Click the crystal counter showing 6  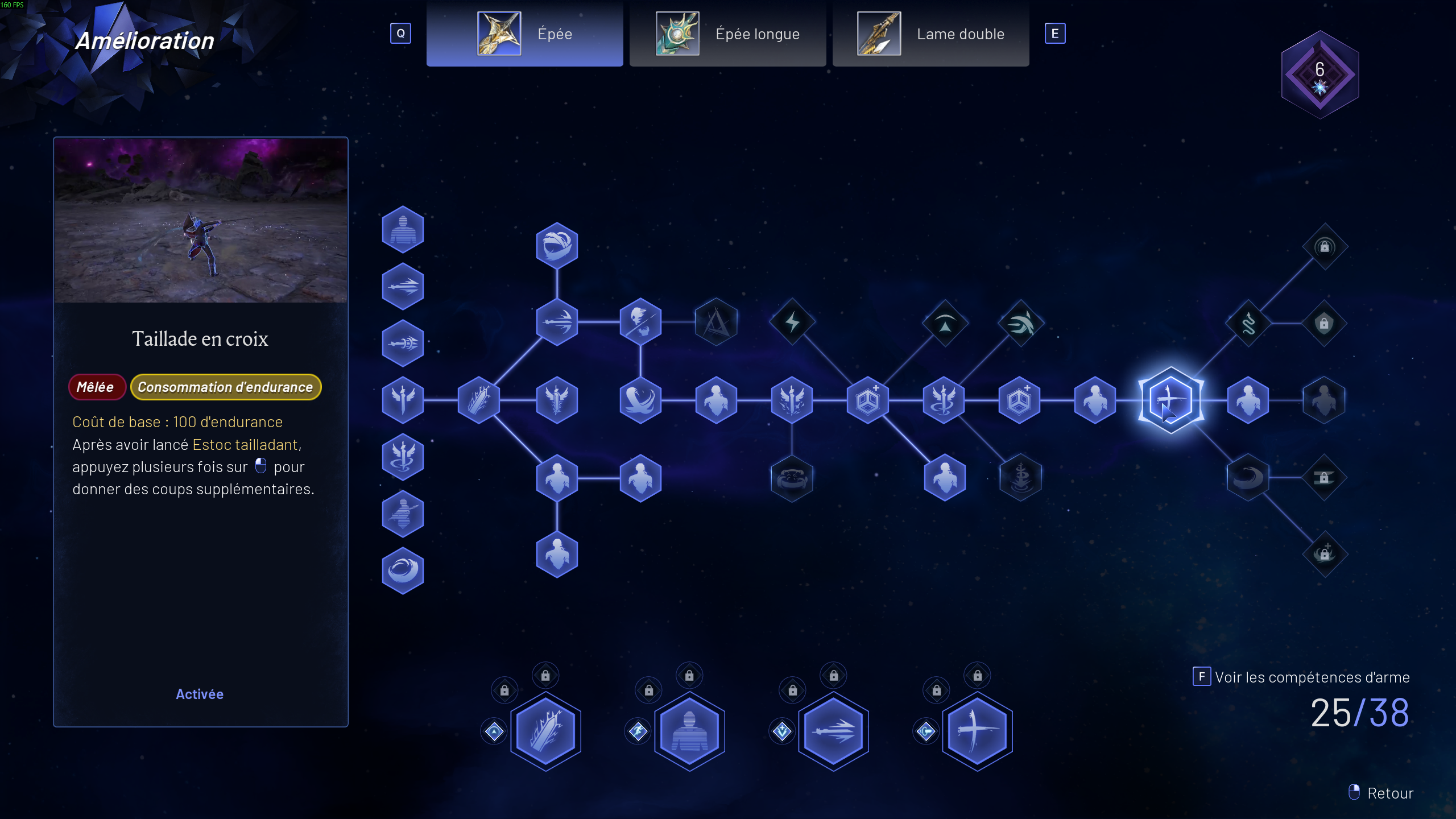tap(1319, 74)
